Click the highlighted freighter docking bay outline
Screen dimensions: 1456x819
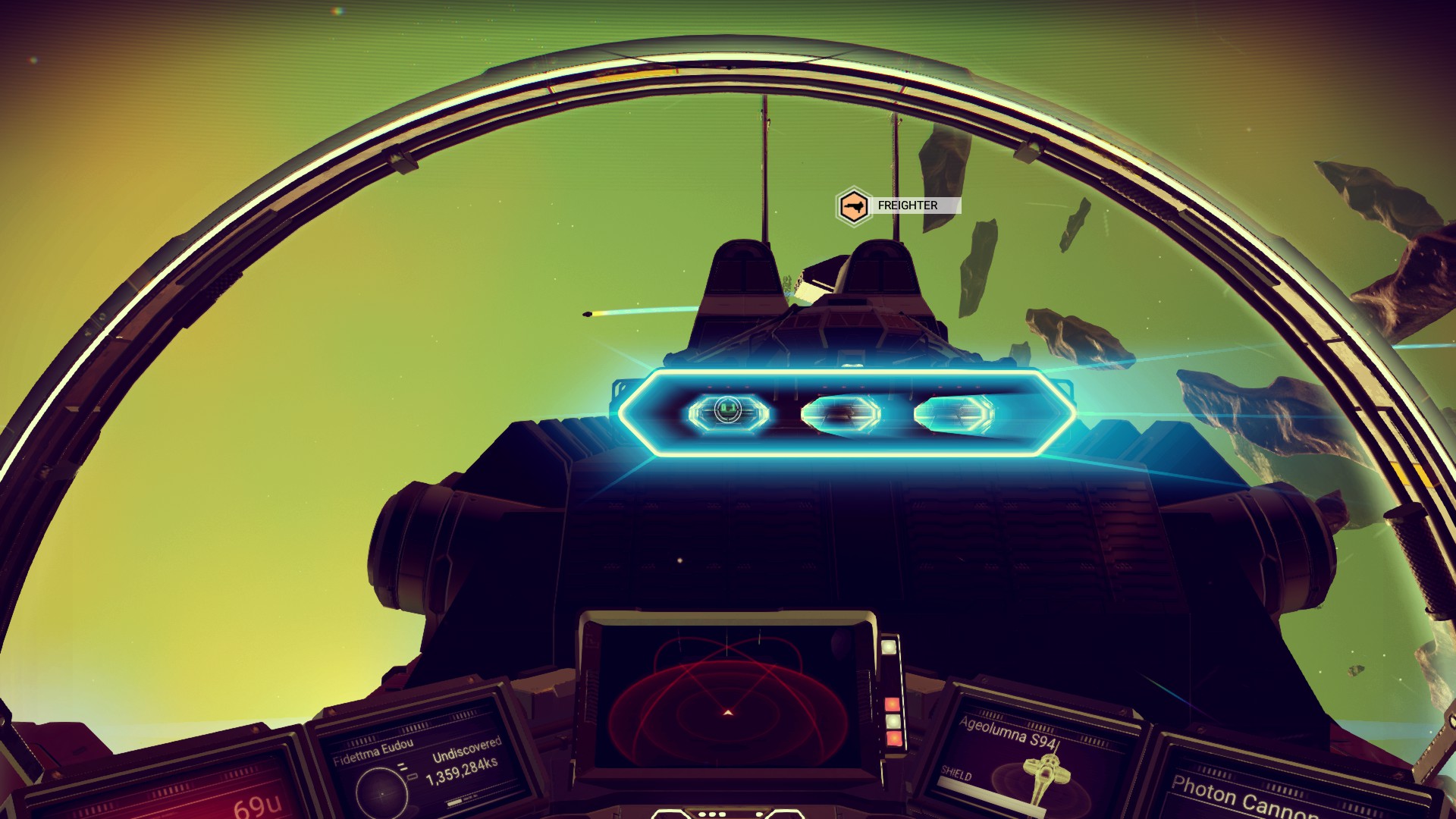pos(846,413)
